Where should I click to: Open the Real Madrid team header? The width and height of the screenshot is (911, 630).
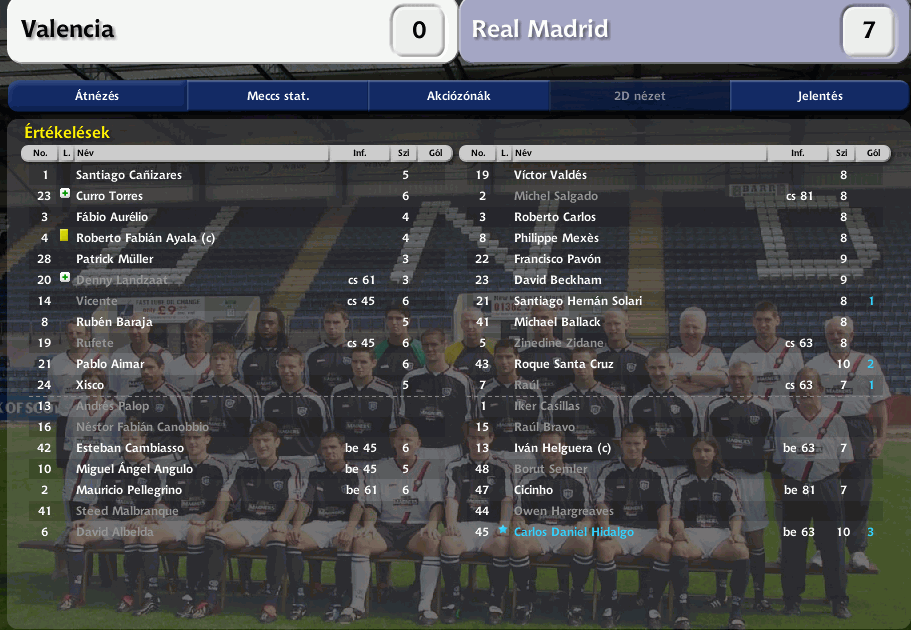tap(540, 29)
